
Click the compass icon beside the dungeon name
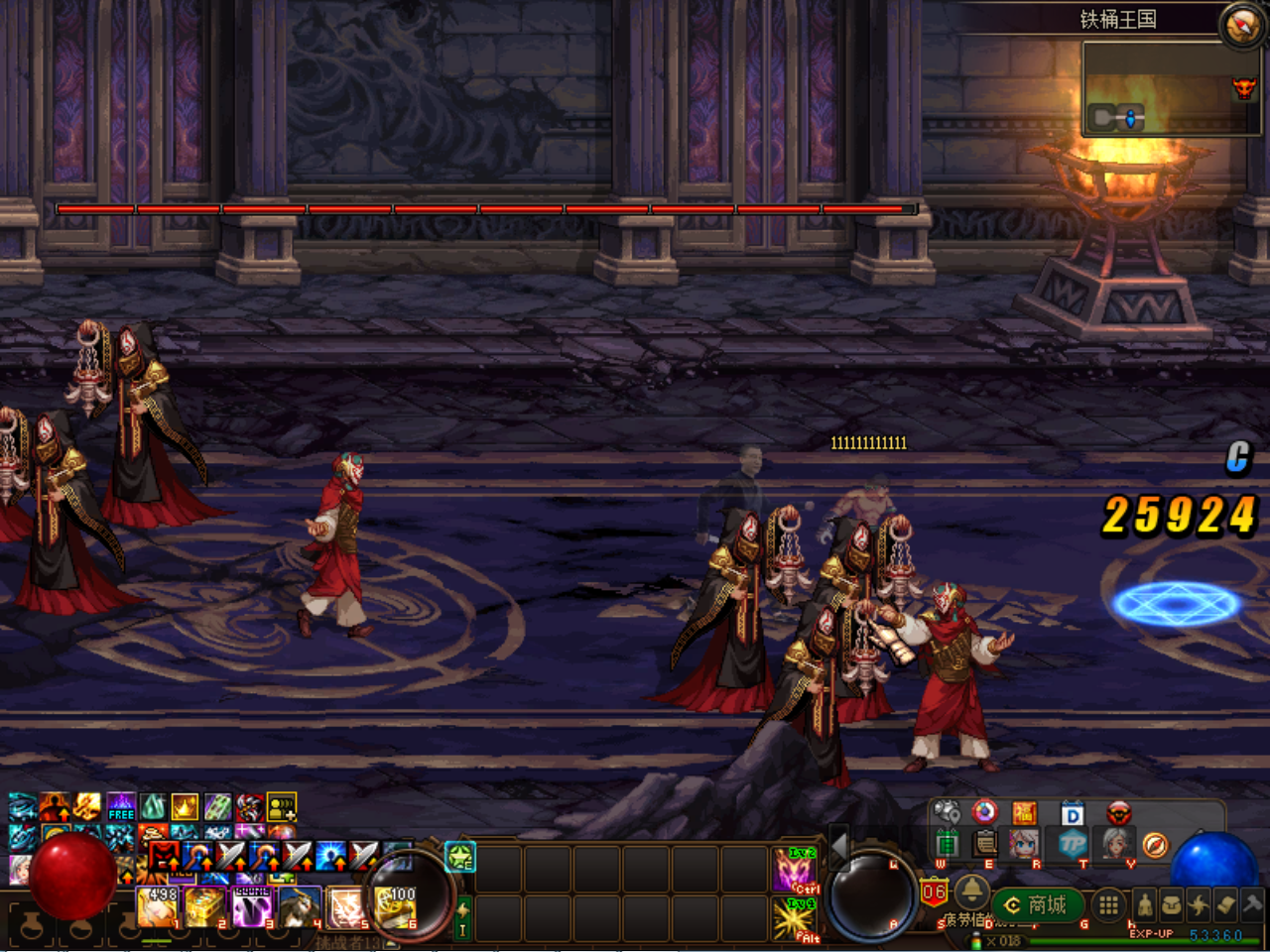1241,25
